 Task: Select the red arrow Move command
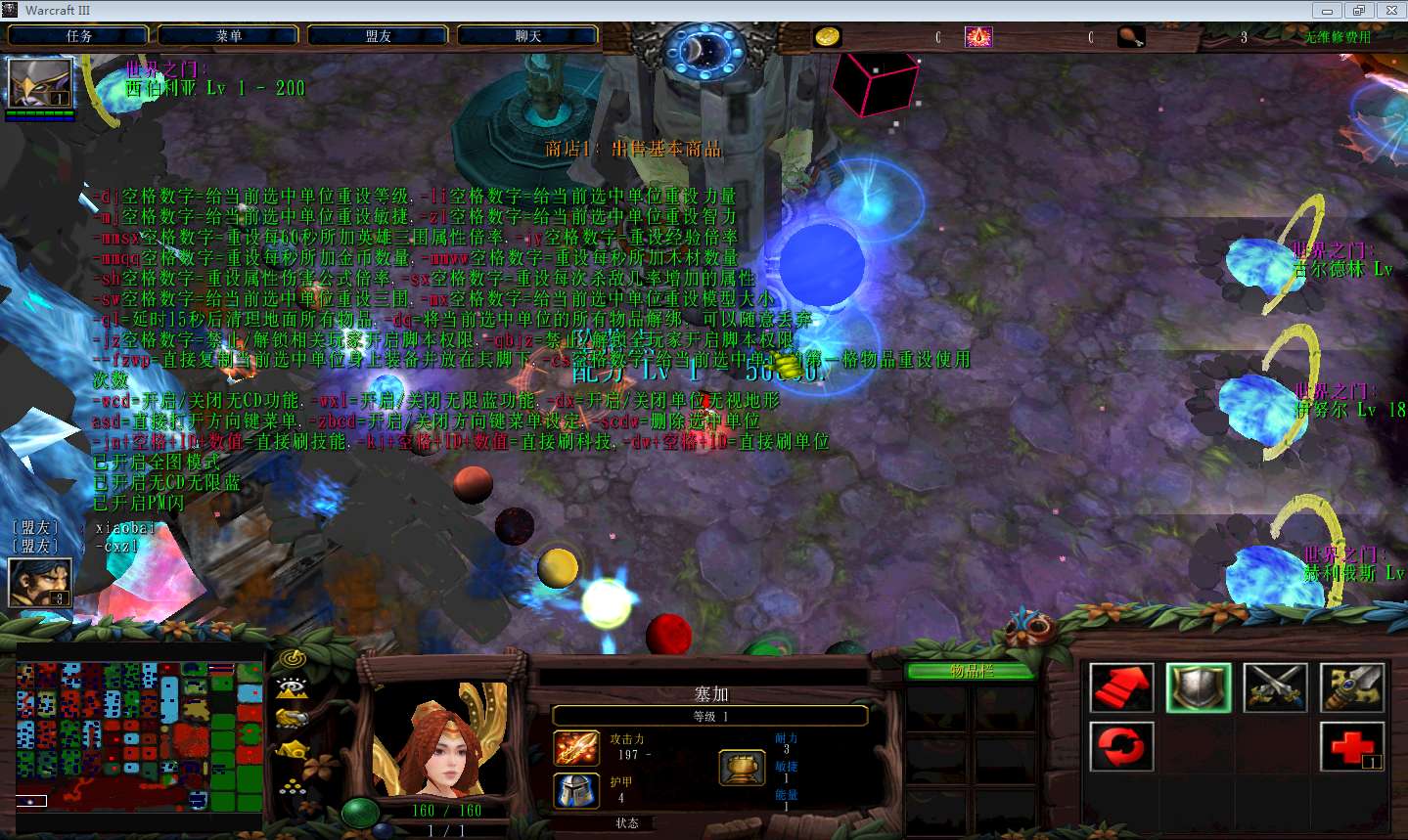pos(1121,687)
